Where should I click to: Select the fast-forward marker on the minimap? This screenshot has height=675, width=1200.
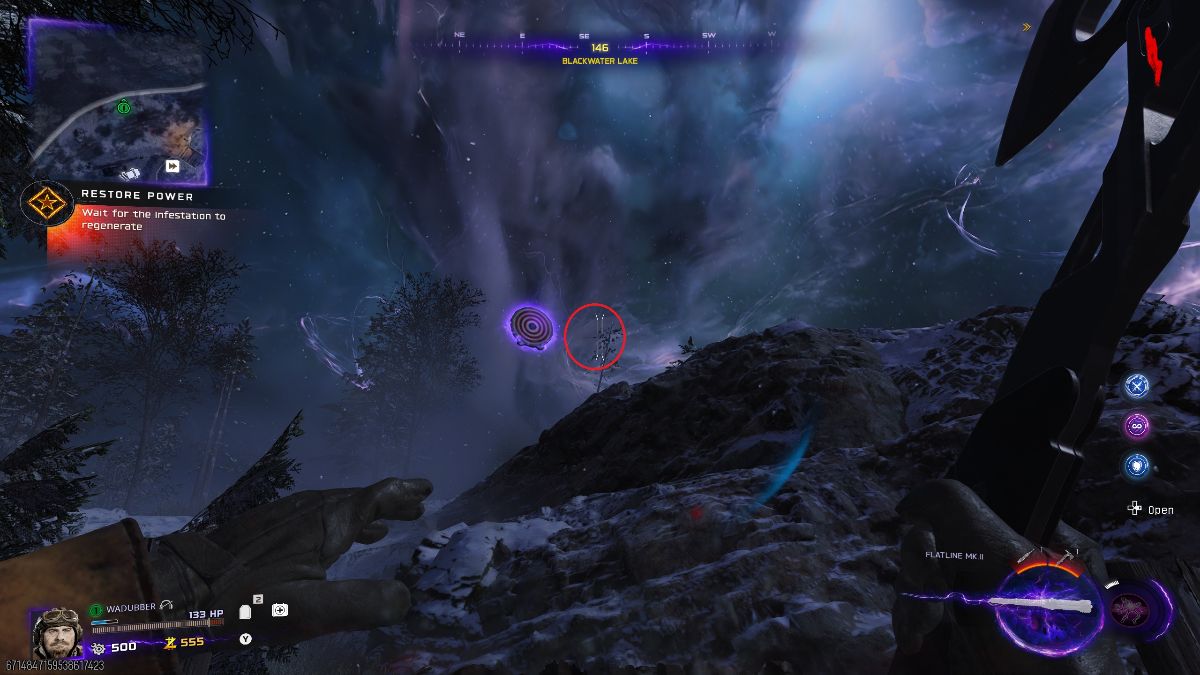[173, 166]
